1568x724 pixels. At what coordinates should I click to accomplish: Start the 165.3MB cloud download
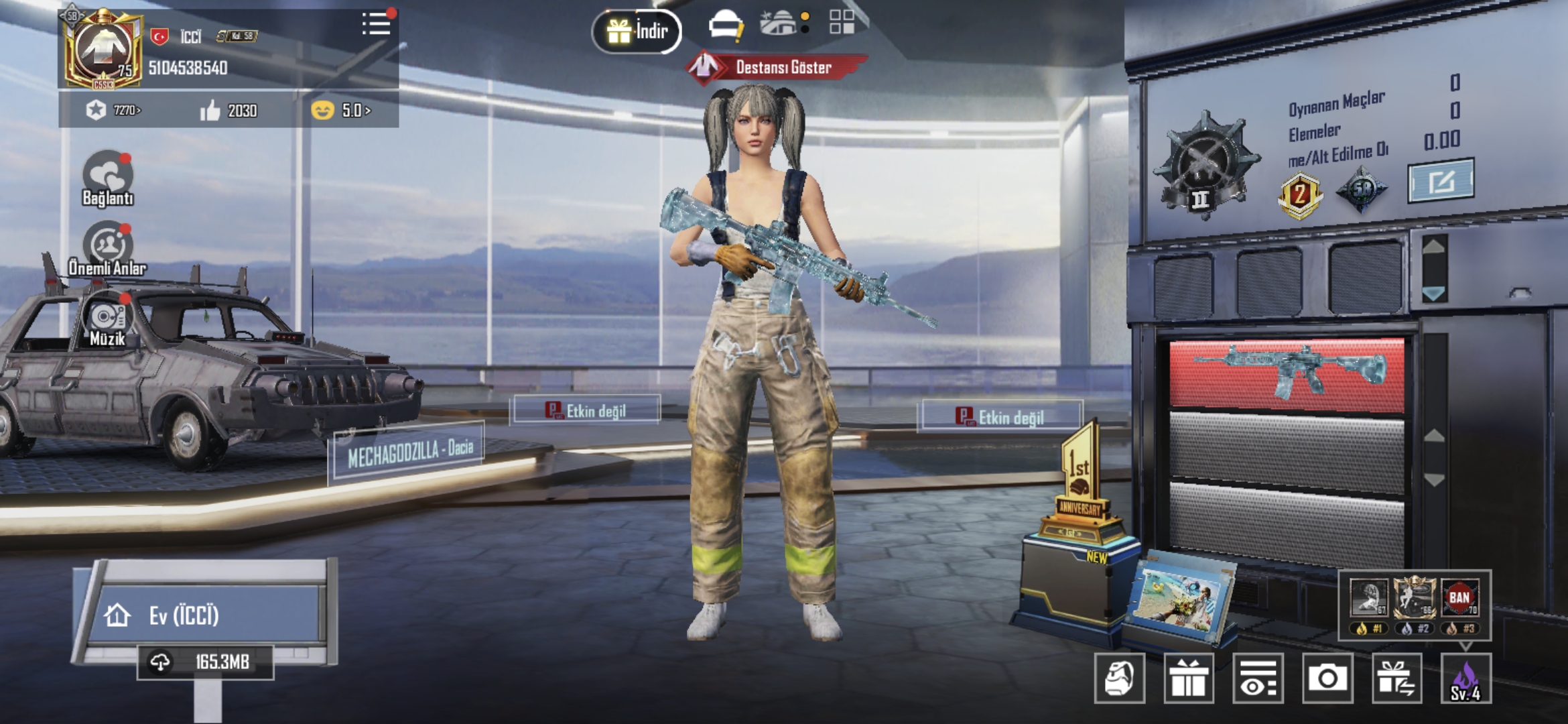coord(205,662)
